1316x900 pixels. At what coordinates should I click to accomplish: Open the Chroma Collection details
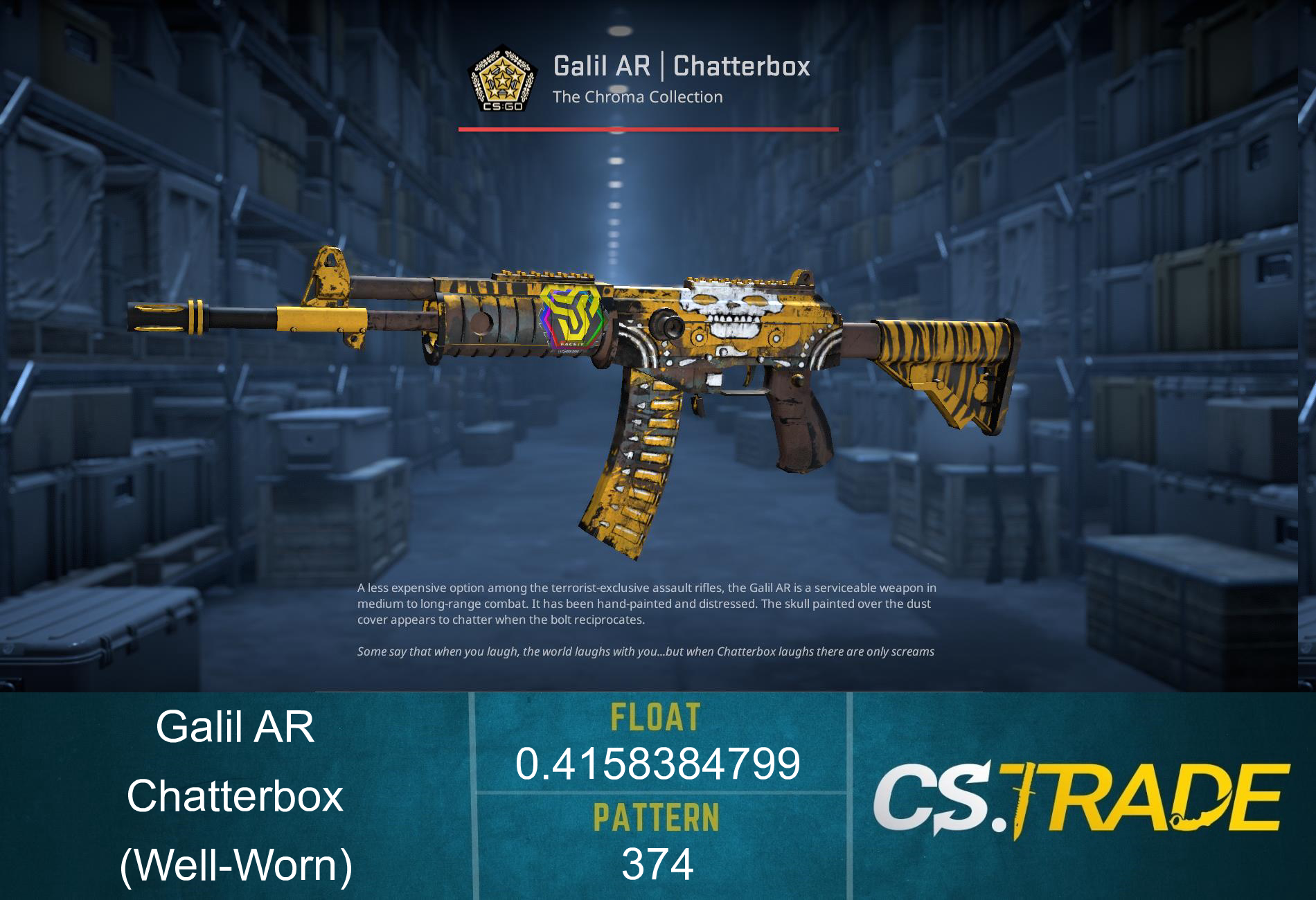pyautogui.click(x=637, y=97)
